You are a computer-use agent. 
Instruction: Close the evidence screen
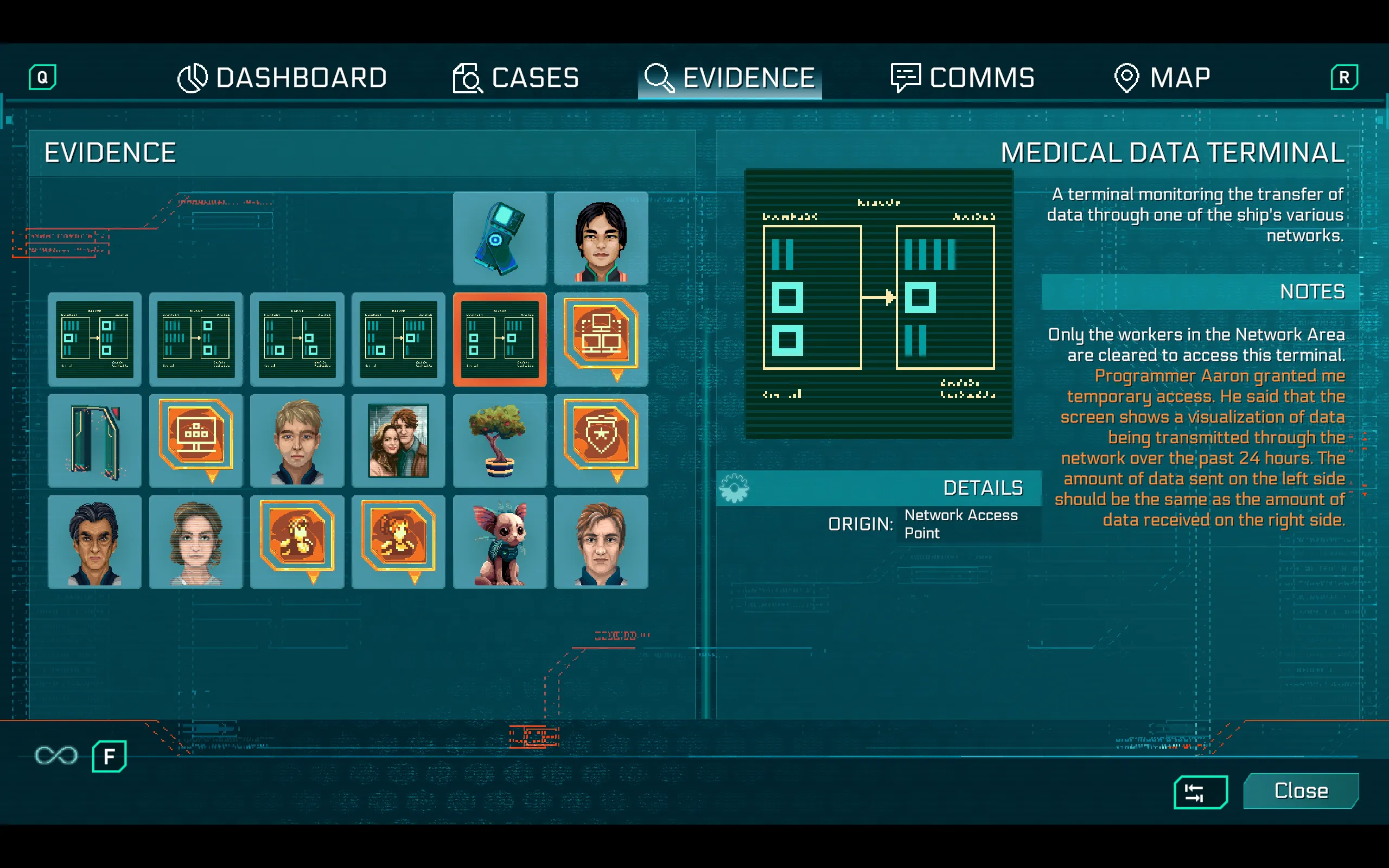click(1300, 790)
